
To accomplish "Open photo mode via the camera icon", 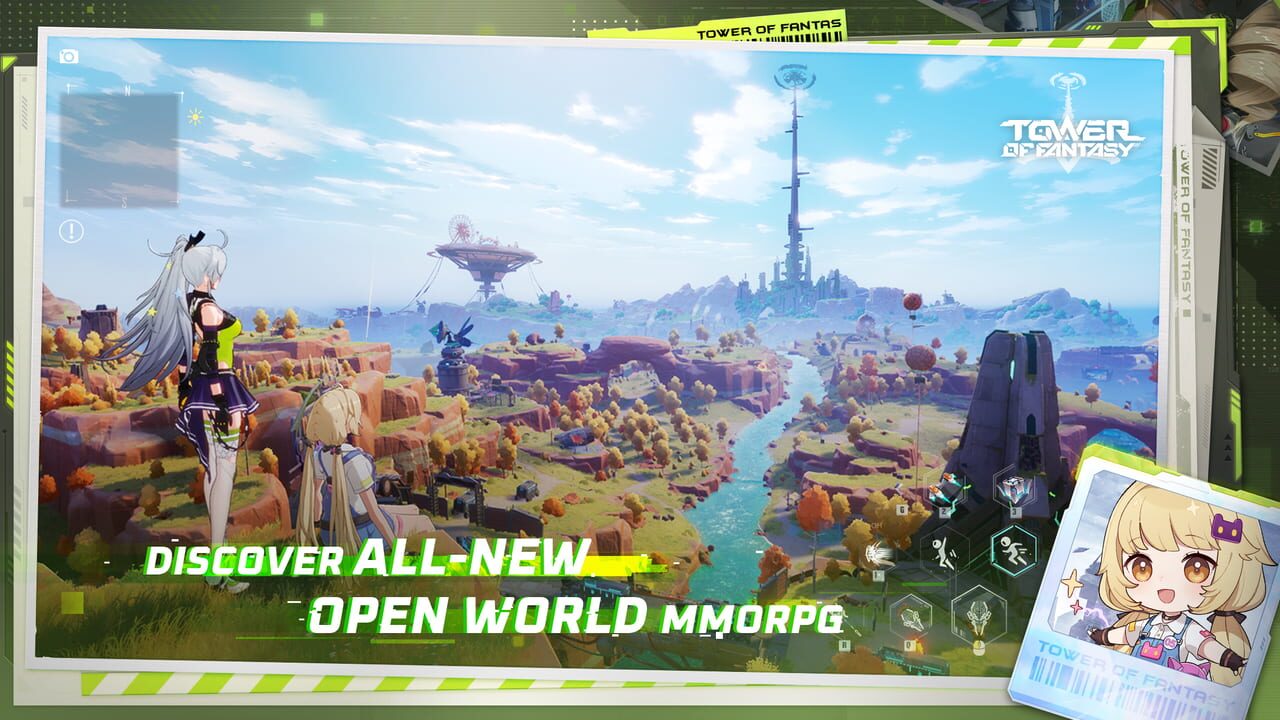I will pos(68,55).
